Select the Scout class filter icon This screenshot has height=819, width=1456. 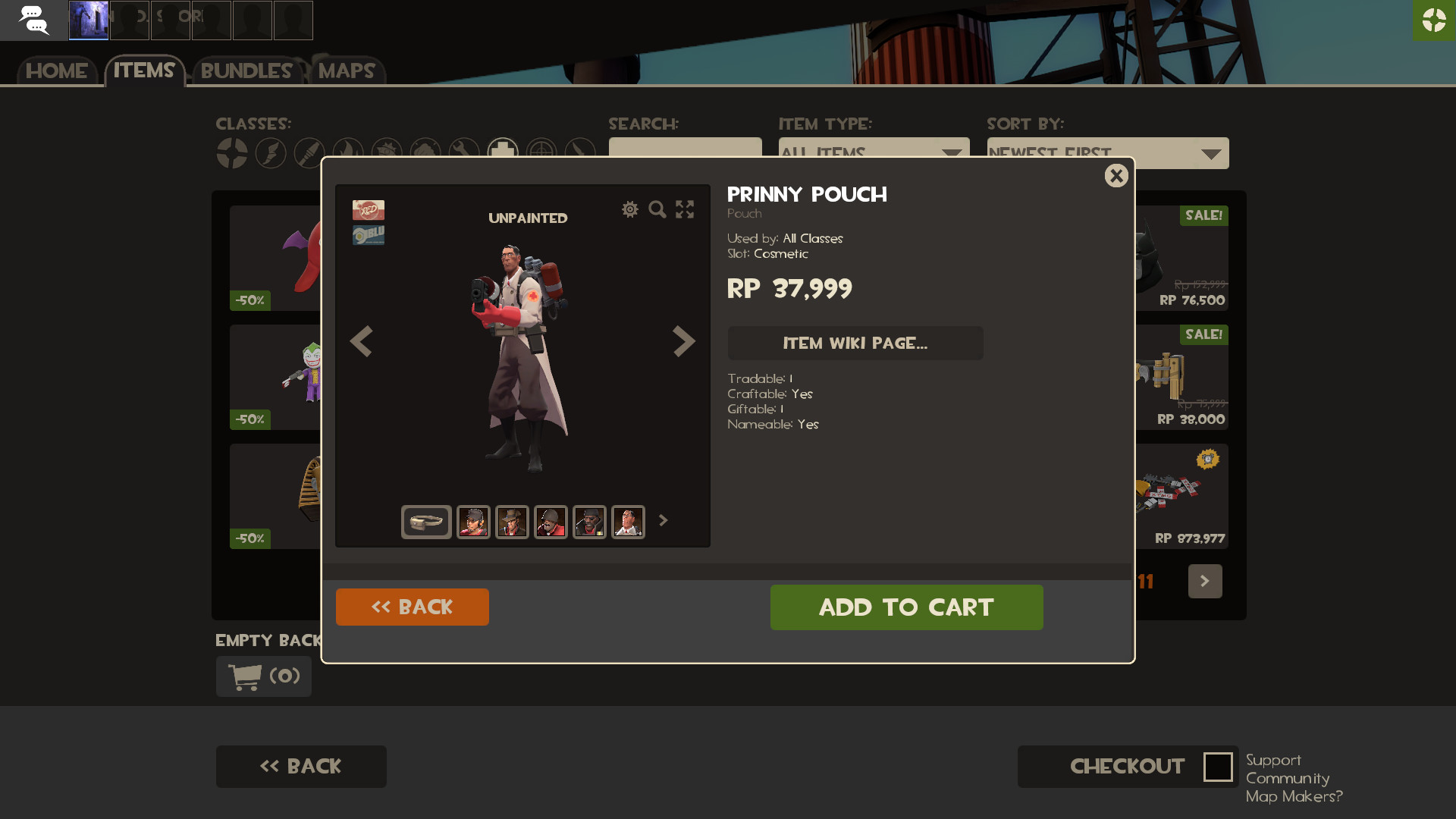tap(271, 152)
